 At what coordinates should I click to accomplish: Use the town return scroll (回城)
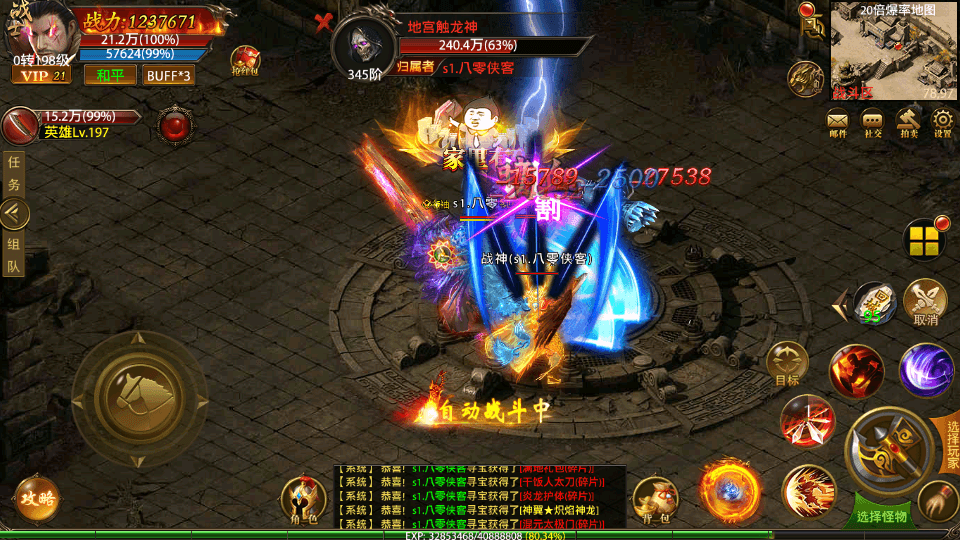coord(875,301)
